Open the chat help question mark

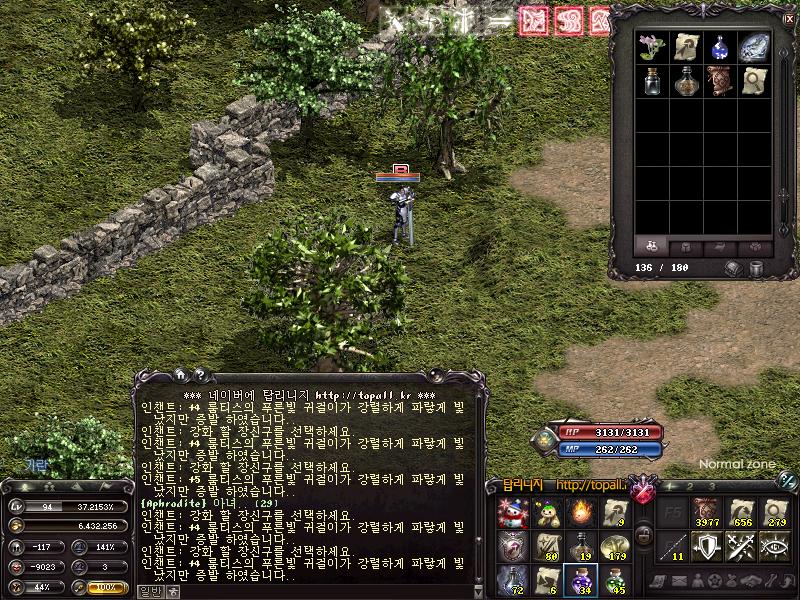point(200,375)
